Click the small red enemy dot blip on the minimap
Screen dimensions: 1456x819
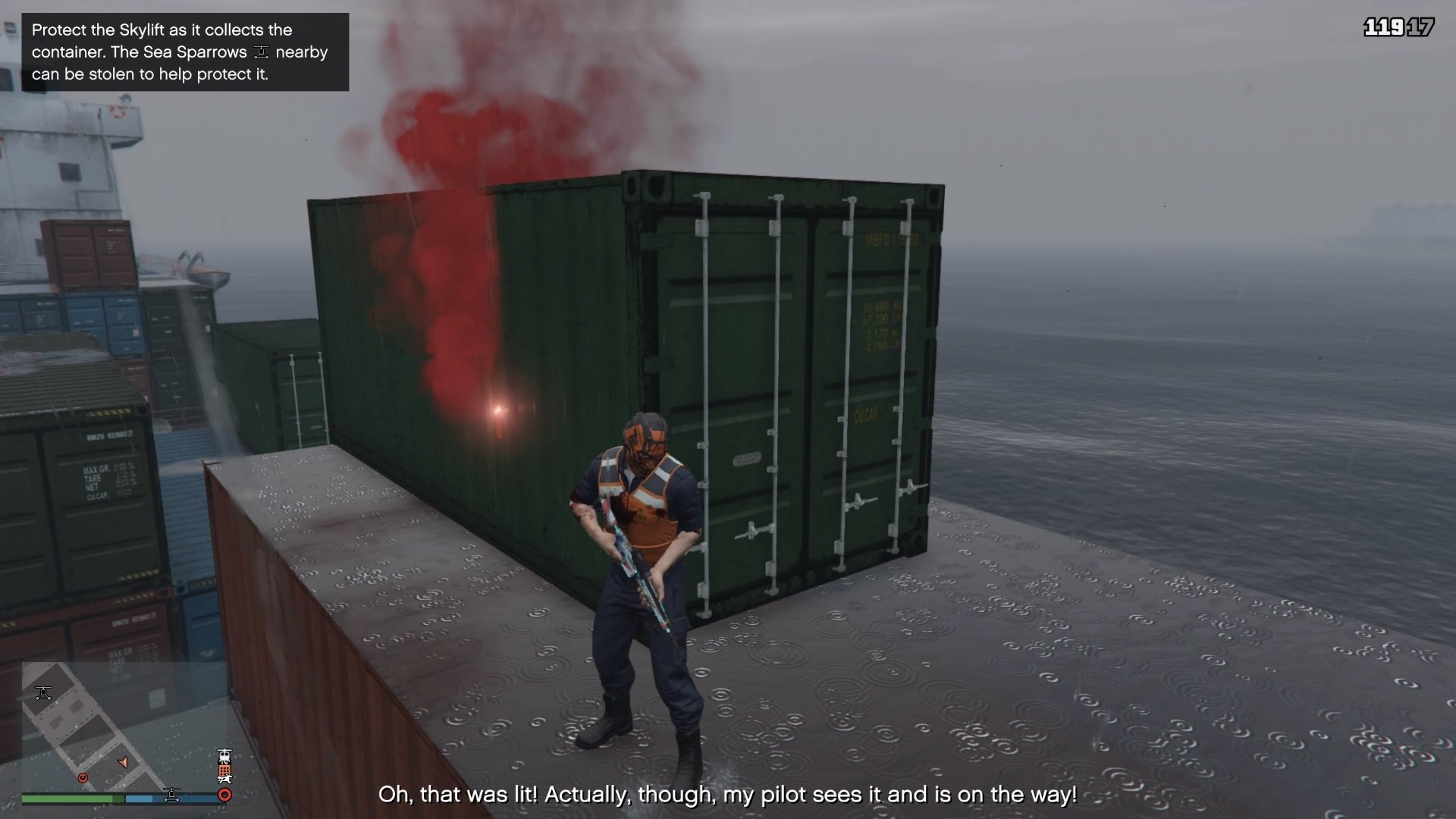[83, 778]
